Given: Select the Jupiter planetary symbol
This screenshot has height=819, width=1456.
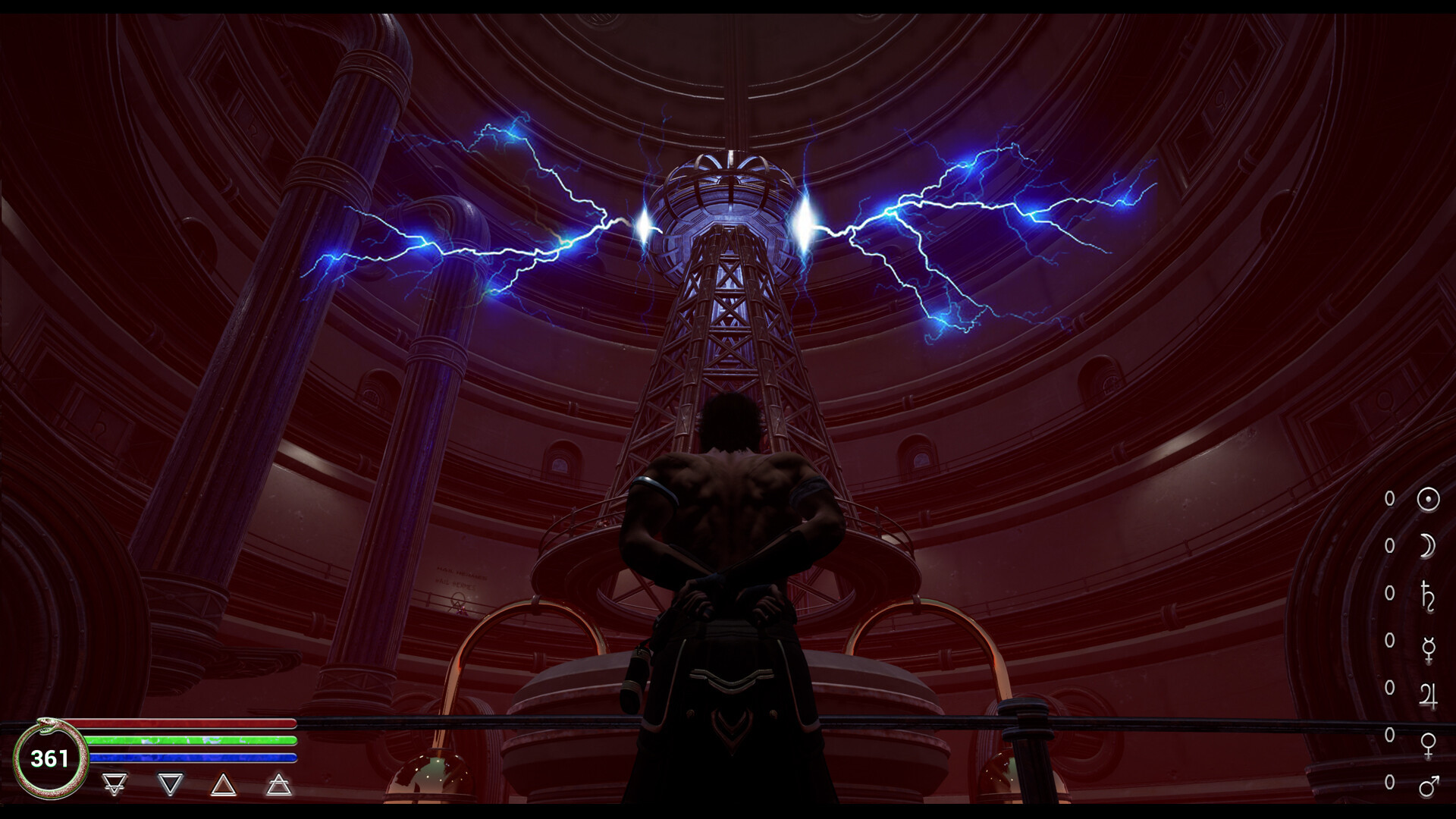Looking at the screenshot, I should click(x=1428, y=695).
